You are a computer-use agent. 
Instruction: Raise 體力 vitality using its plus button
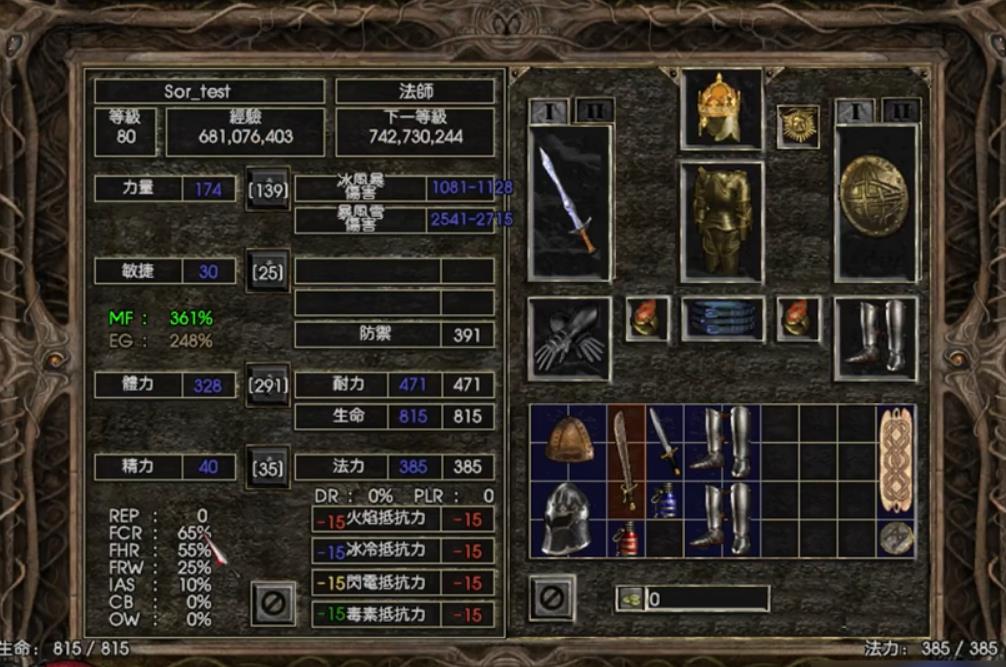(267, 385)
